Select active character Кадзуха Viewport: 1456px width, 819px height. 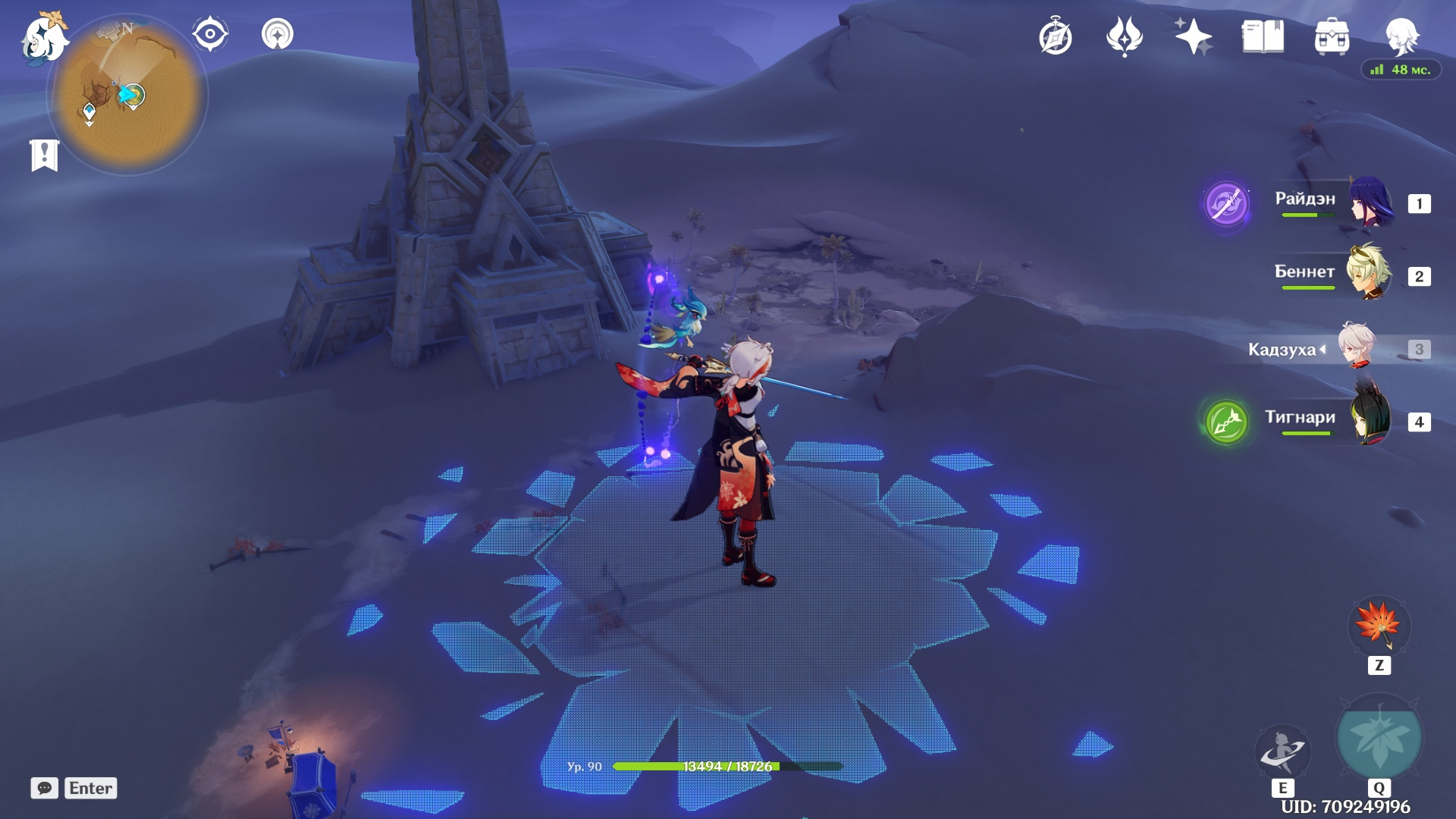pyautogui.click(x=1335, y=348)
